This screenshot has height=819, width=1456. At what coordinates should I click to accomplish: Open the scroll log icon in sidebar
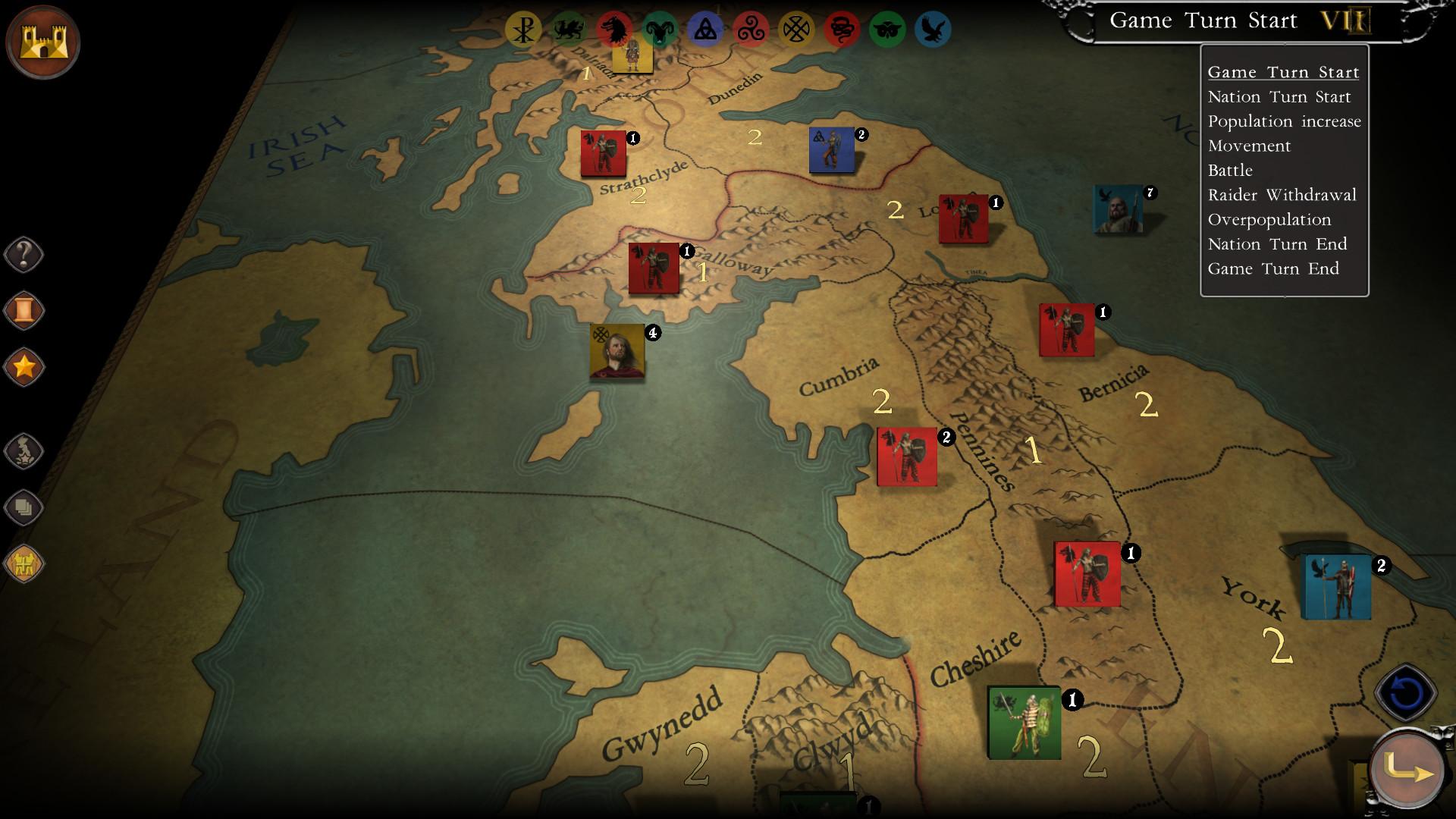point(24,311)
